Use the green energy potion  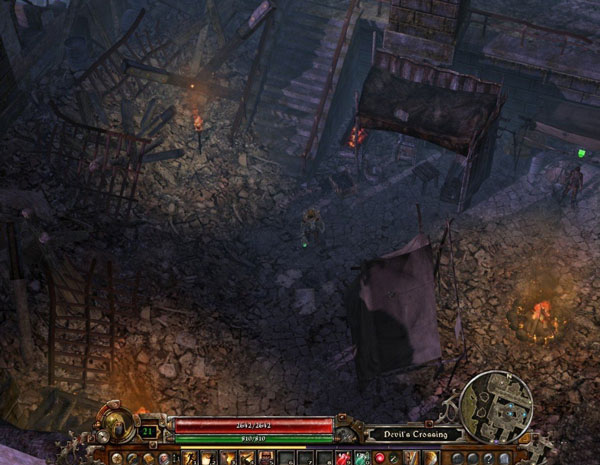coord(360,458)
